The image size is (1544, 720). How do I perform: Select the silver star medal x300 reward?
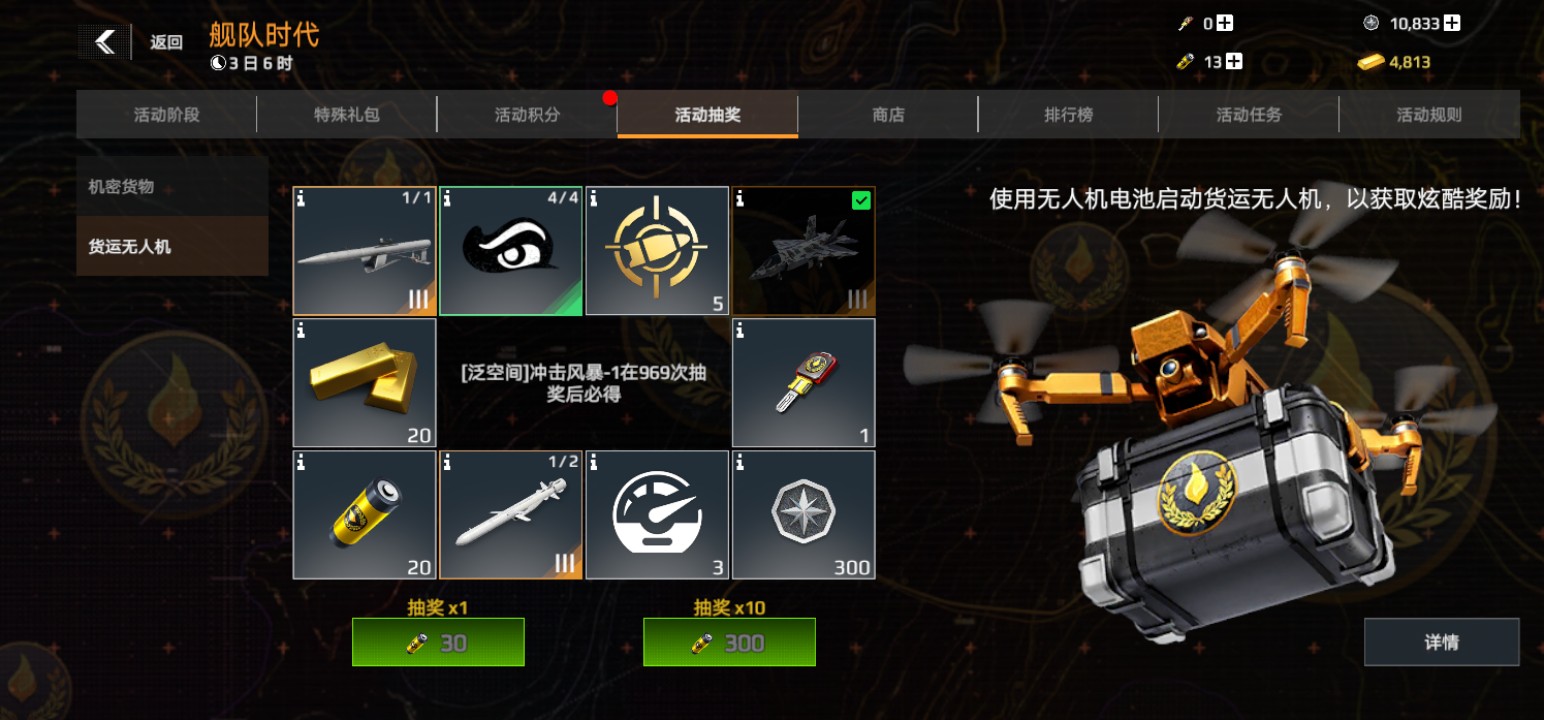tap(803, 515)
